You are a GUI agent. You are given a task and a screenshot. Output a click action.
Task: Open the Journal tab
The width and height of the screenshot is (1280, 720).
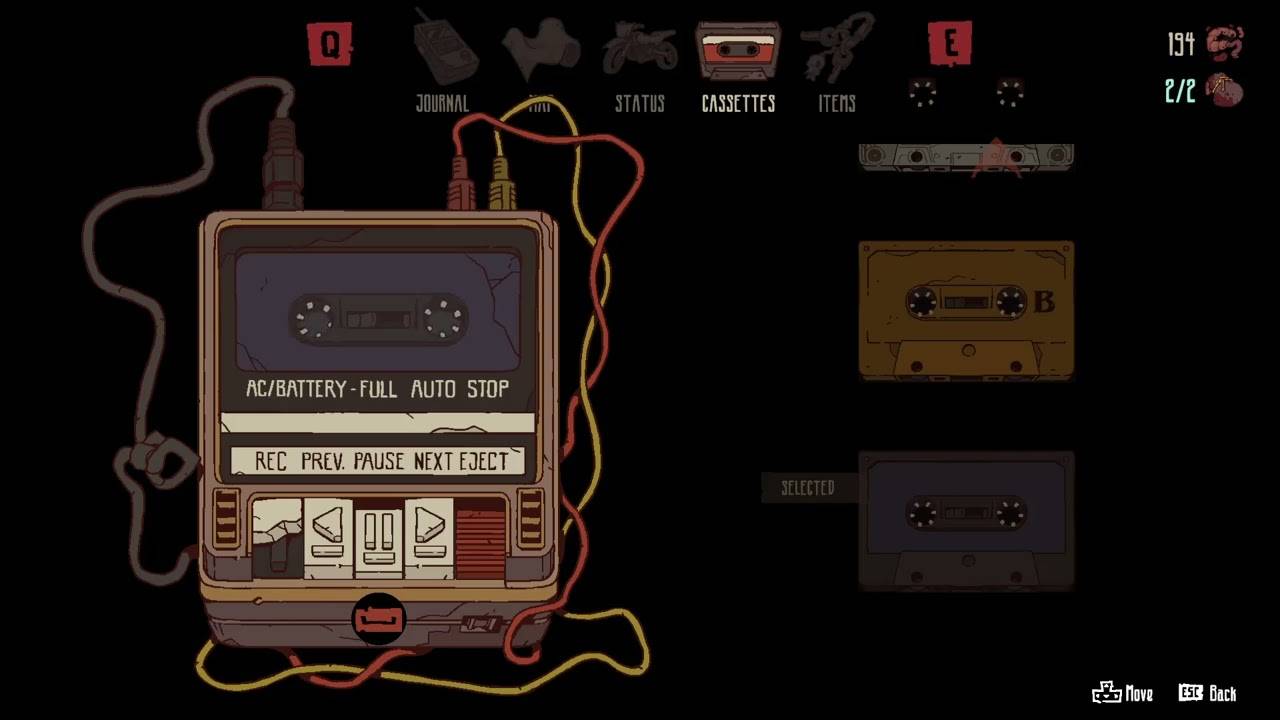[442, 62]
